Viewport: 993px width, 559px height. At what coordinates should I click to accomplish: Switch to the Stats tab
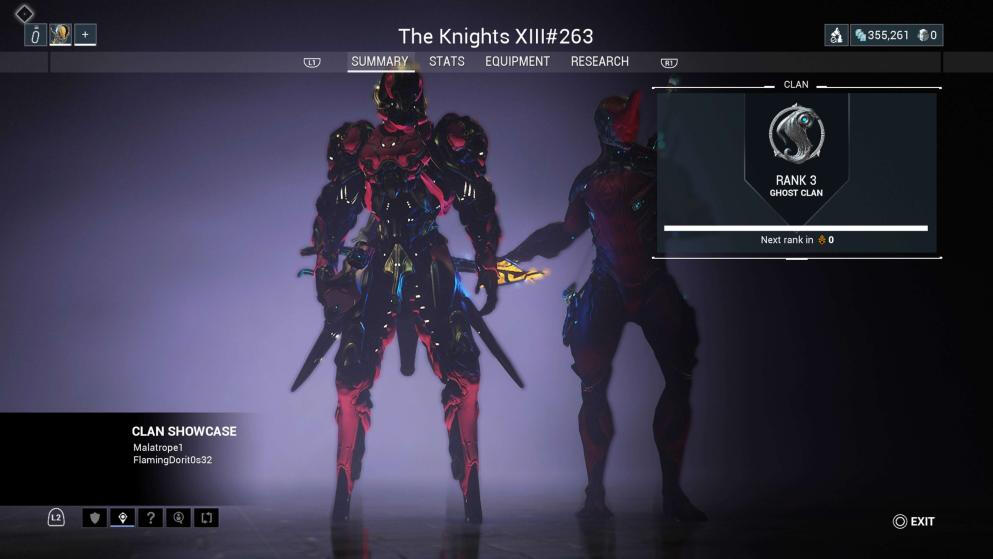point(446,62)
